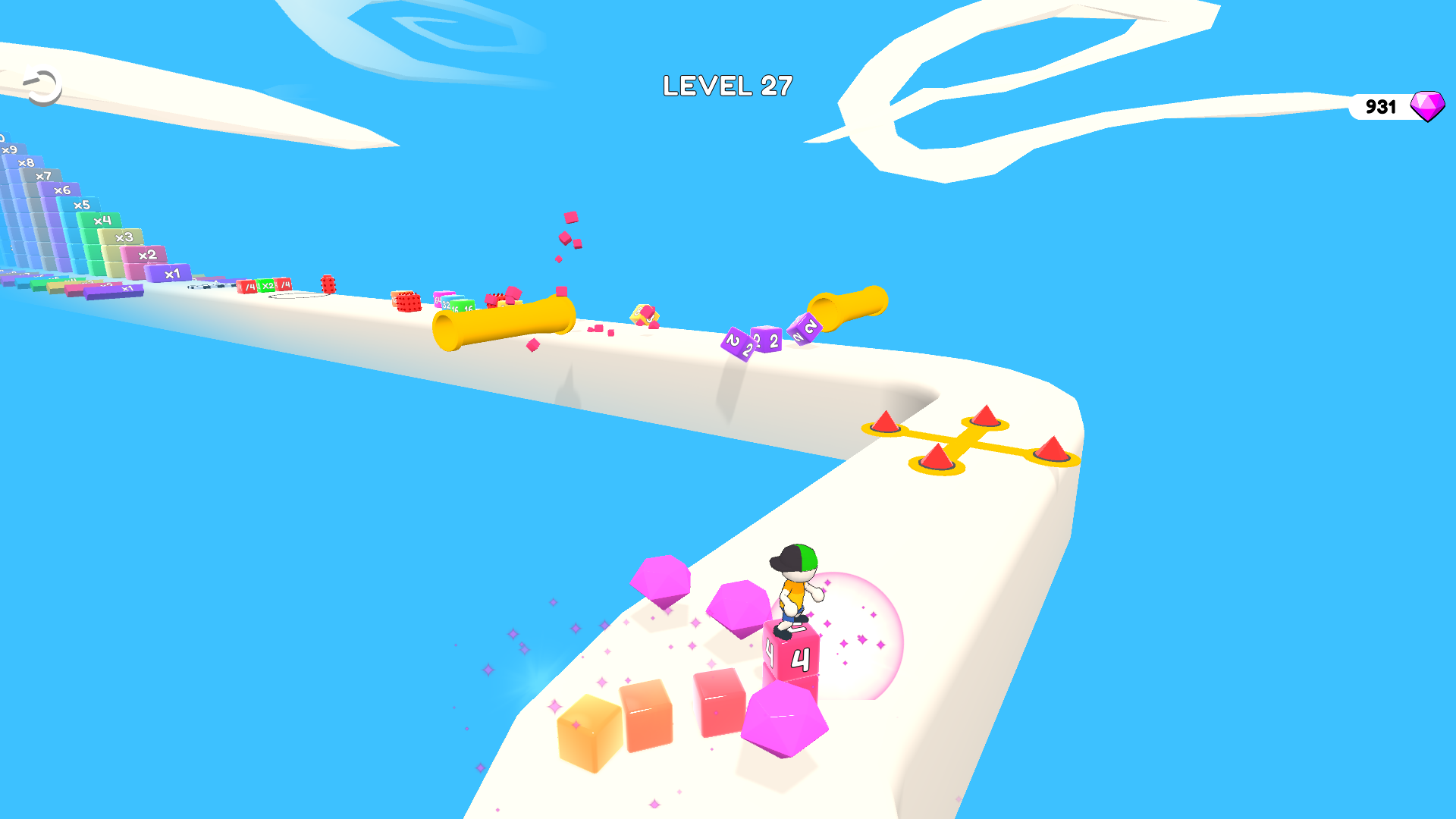Click the ×9 multiplier block

pos(10,150)
